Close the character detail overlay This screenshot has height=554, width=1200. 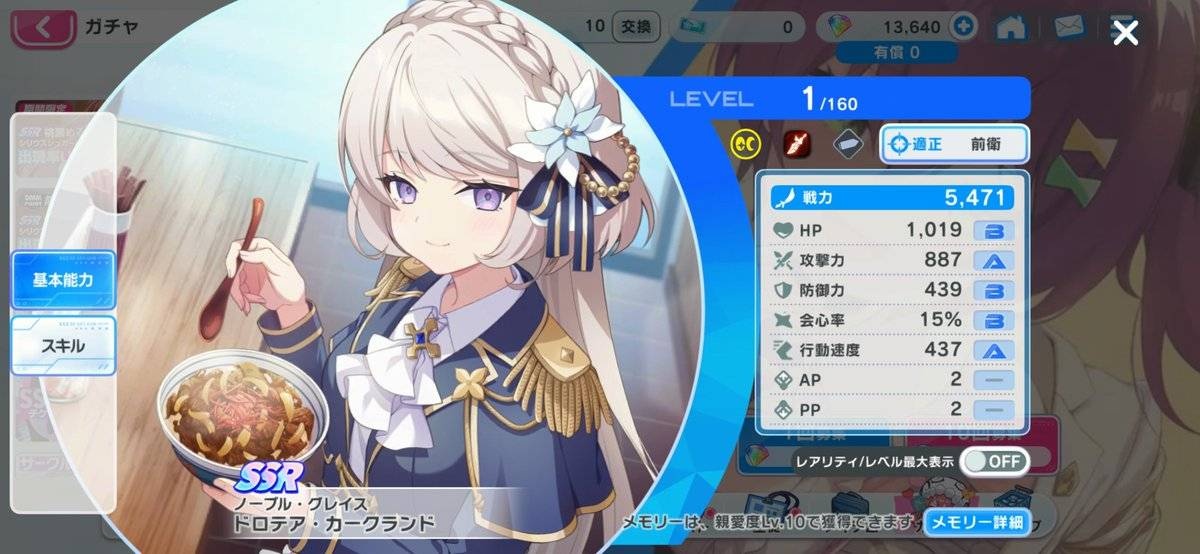1126,34
